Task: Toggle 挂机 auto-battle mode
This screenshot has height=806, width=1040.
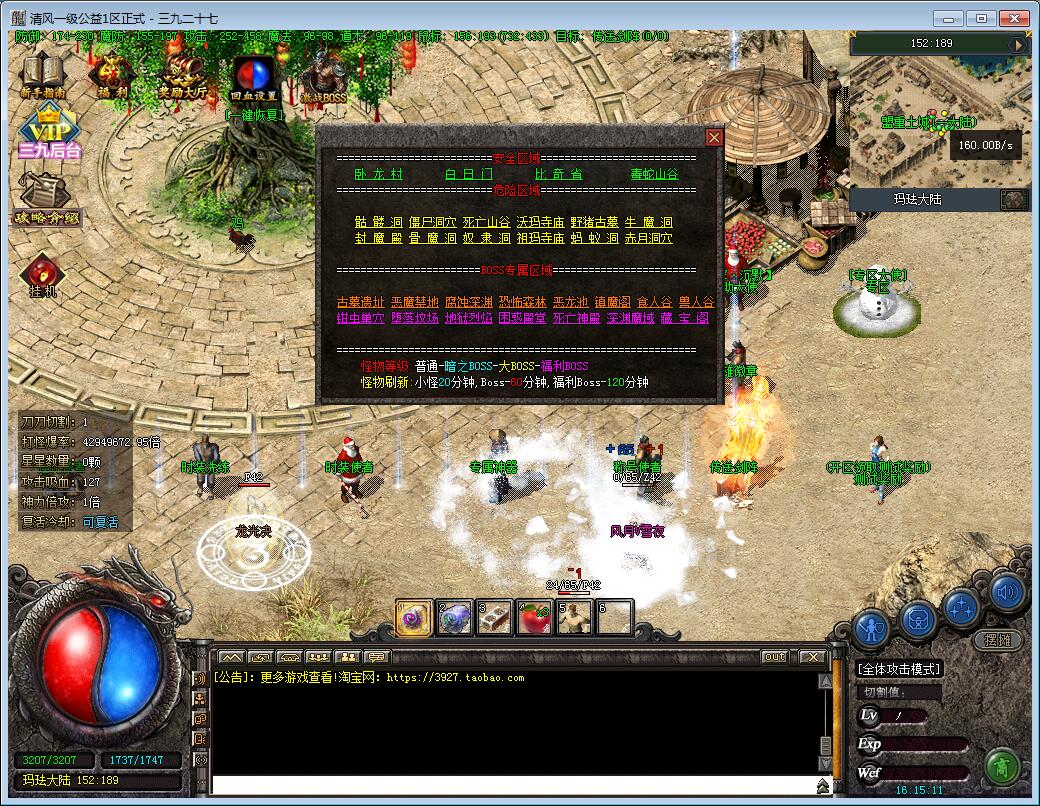Action: 41,275
